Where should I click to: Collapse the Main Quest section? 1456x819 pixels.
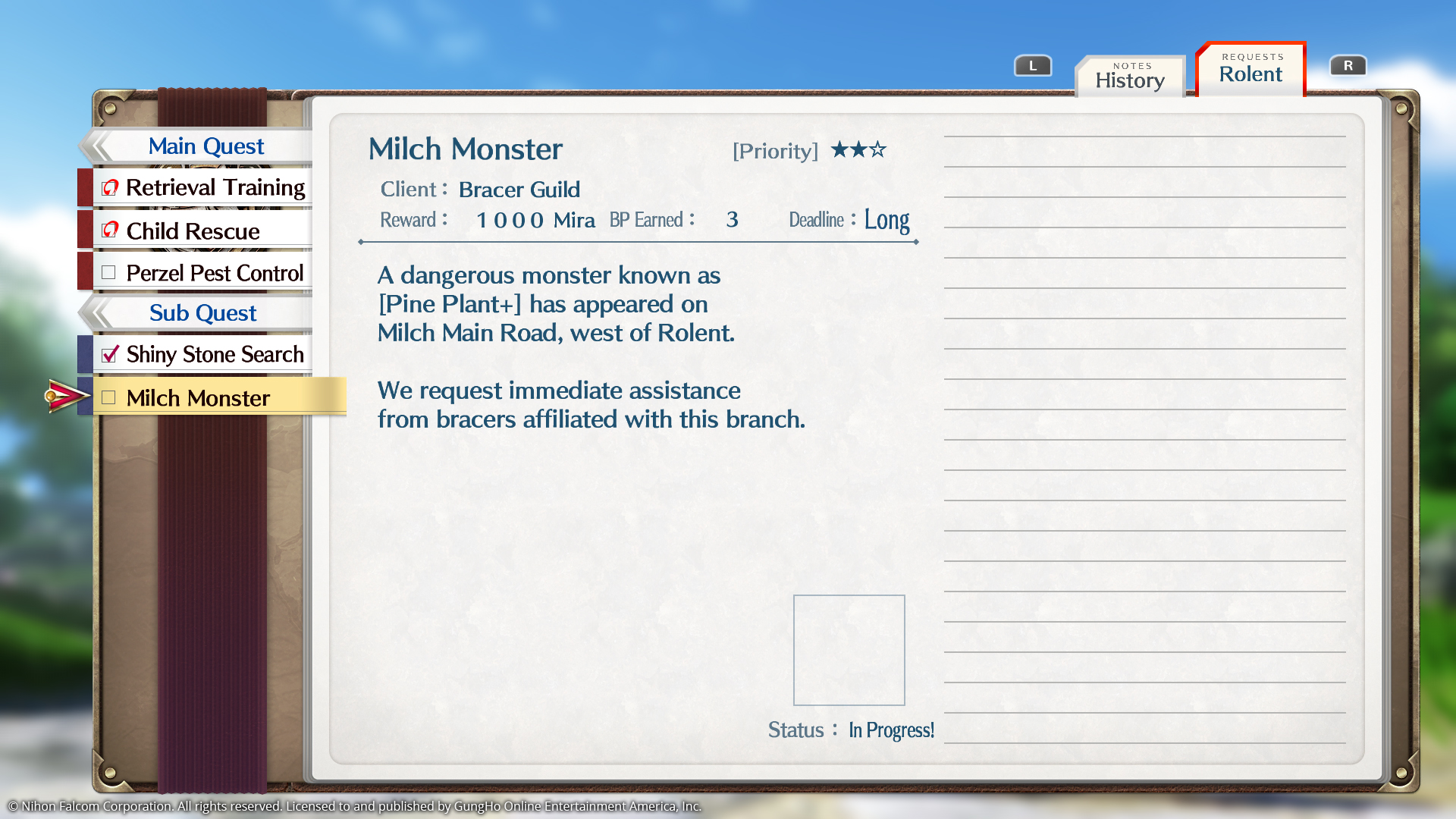pos(206,146)
